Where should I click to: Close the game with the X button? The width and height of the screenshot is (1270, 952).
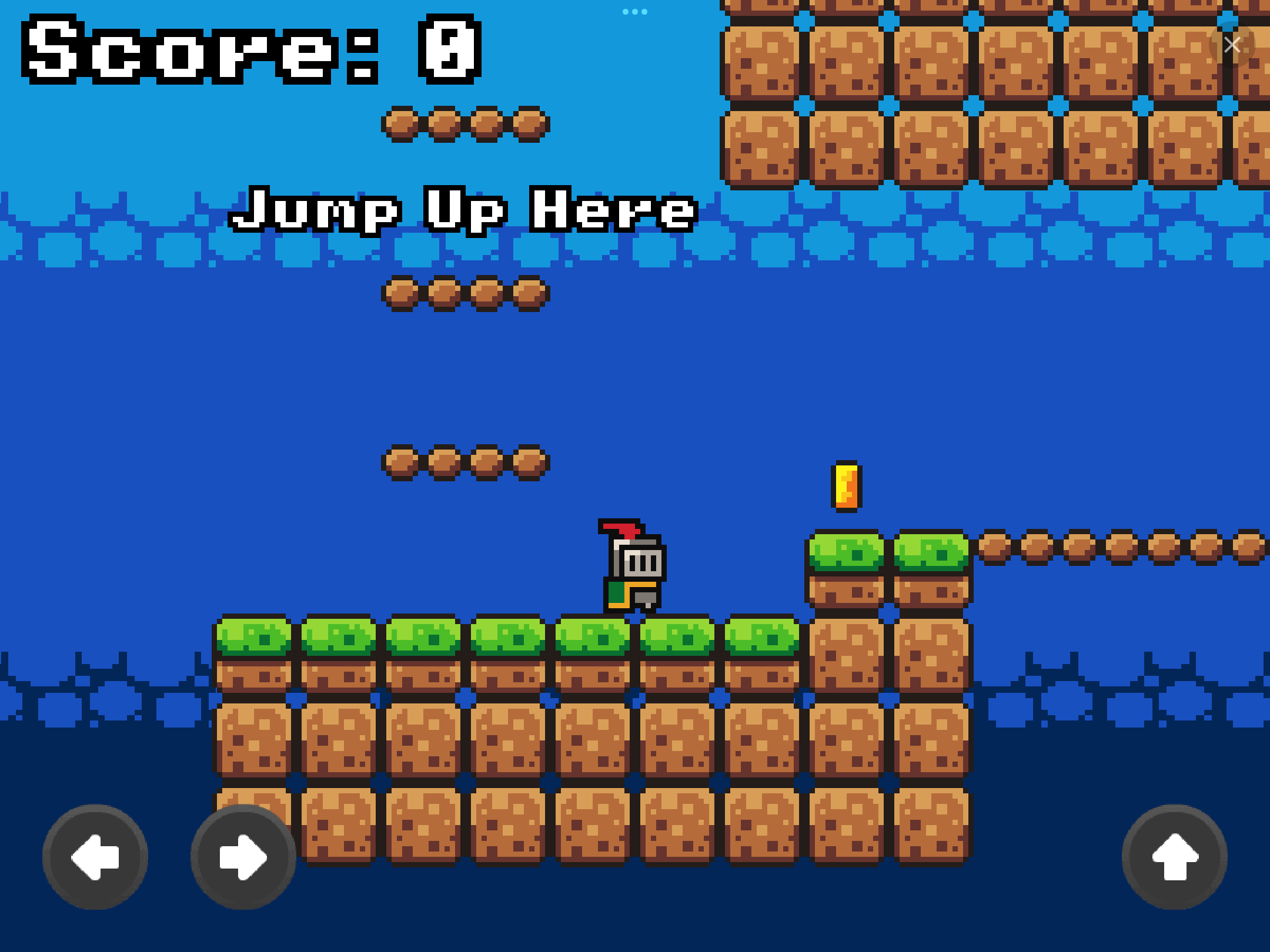1232,45
